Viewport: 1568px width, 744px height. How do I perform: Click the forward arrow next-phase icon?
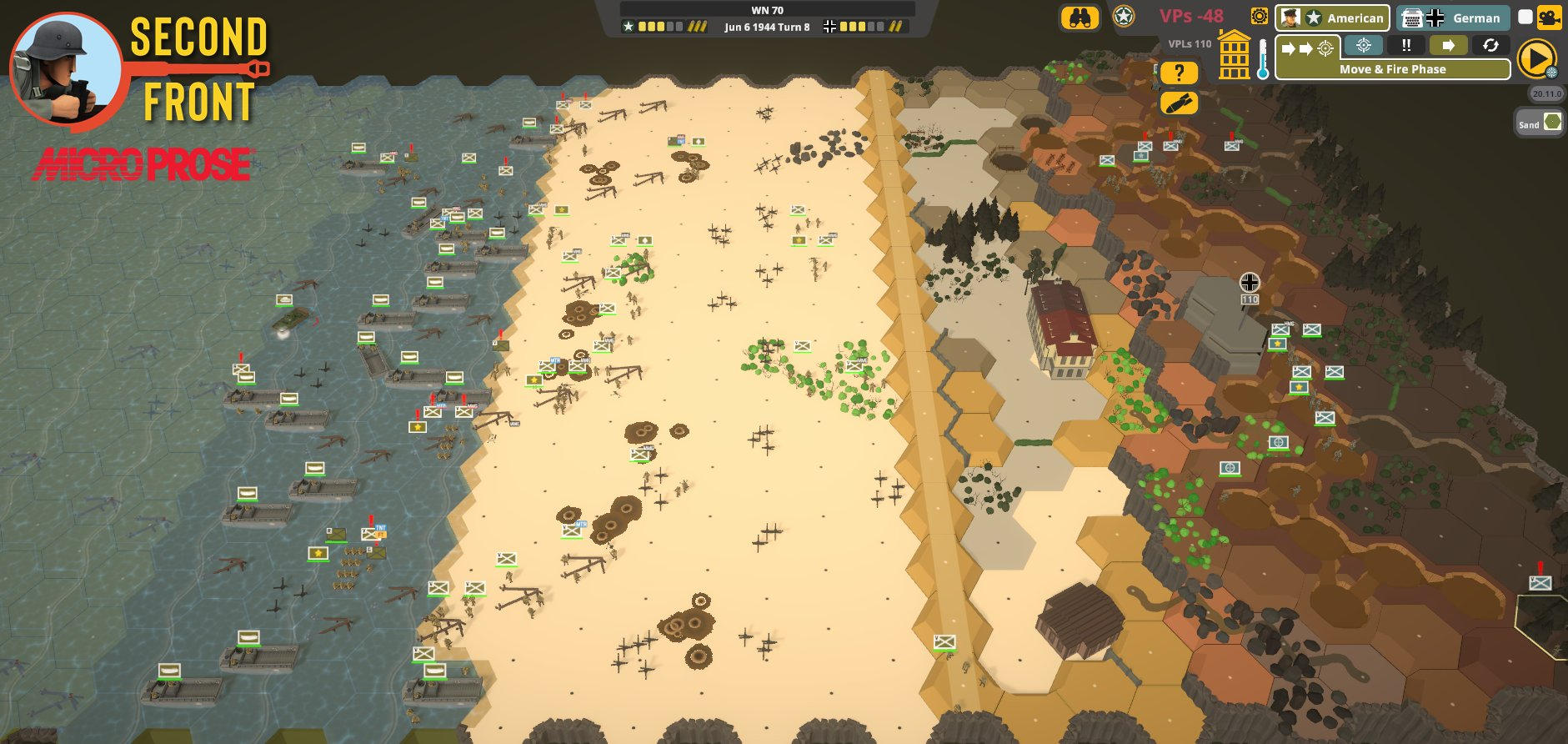coord(1449,46)
